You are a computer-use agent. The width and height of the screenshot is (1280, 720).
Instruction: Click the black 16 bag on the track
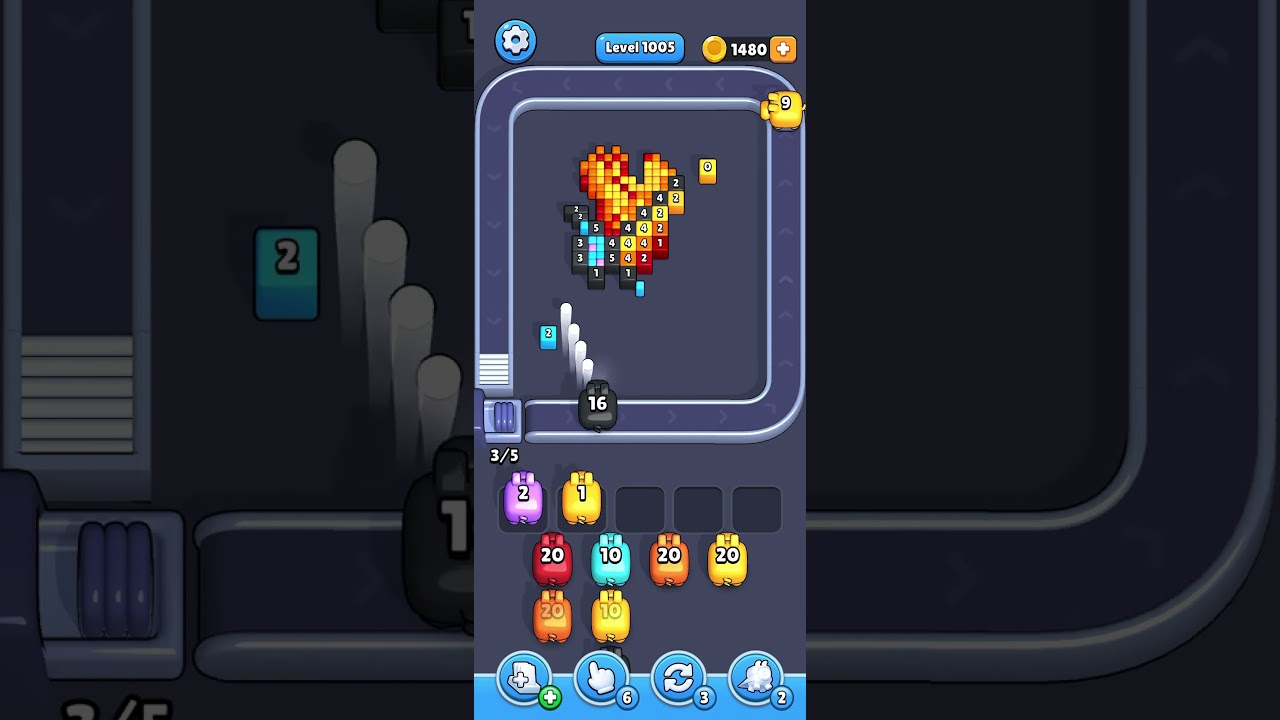pos(597,404)
